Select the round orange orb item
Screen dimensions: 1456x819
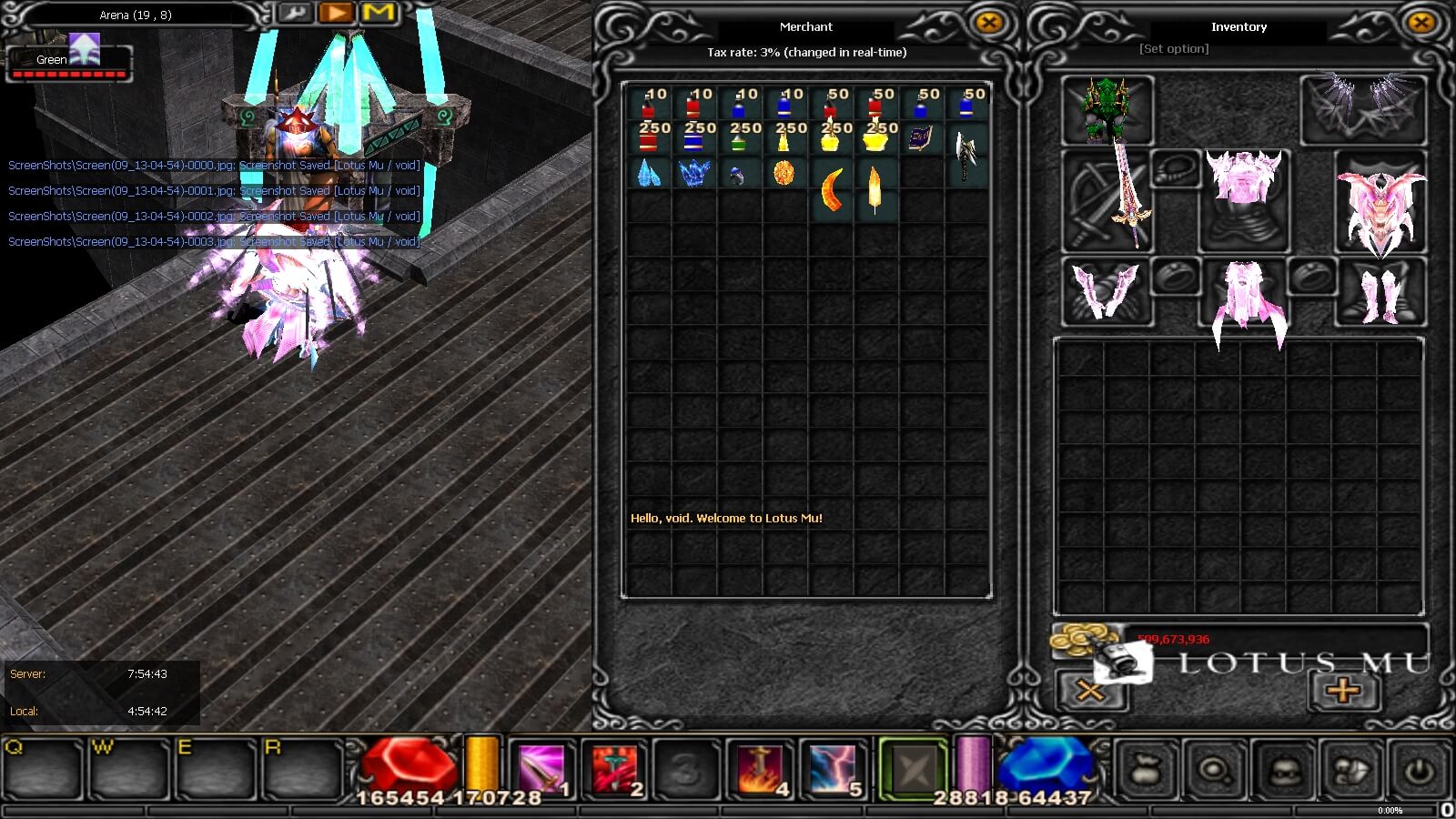[784, 173]
